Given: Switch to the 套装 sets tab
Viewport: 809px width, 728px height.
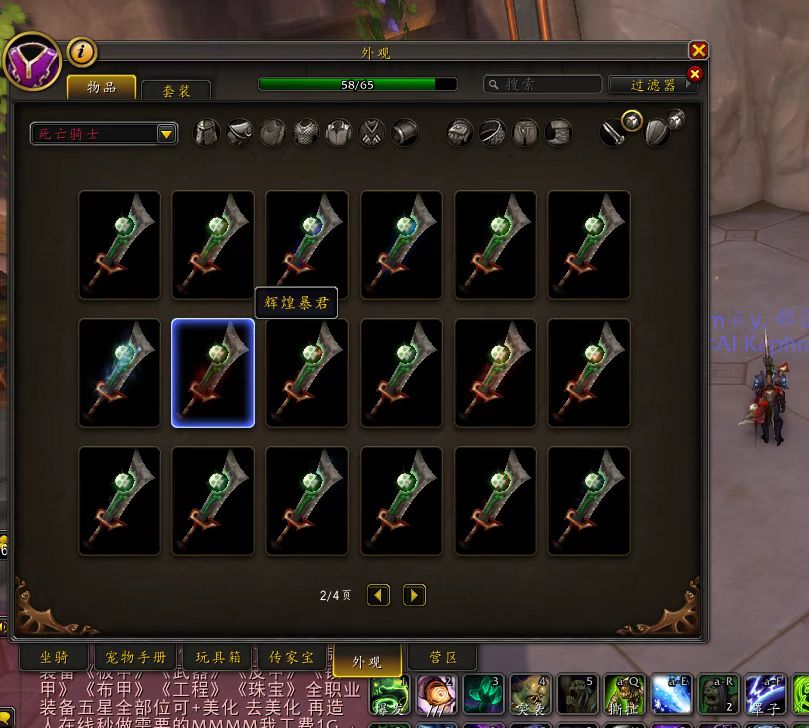Looking at the screenshot, I should point(177,90).
